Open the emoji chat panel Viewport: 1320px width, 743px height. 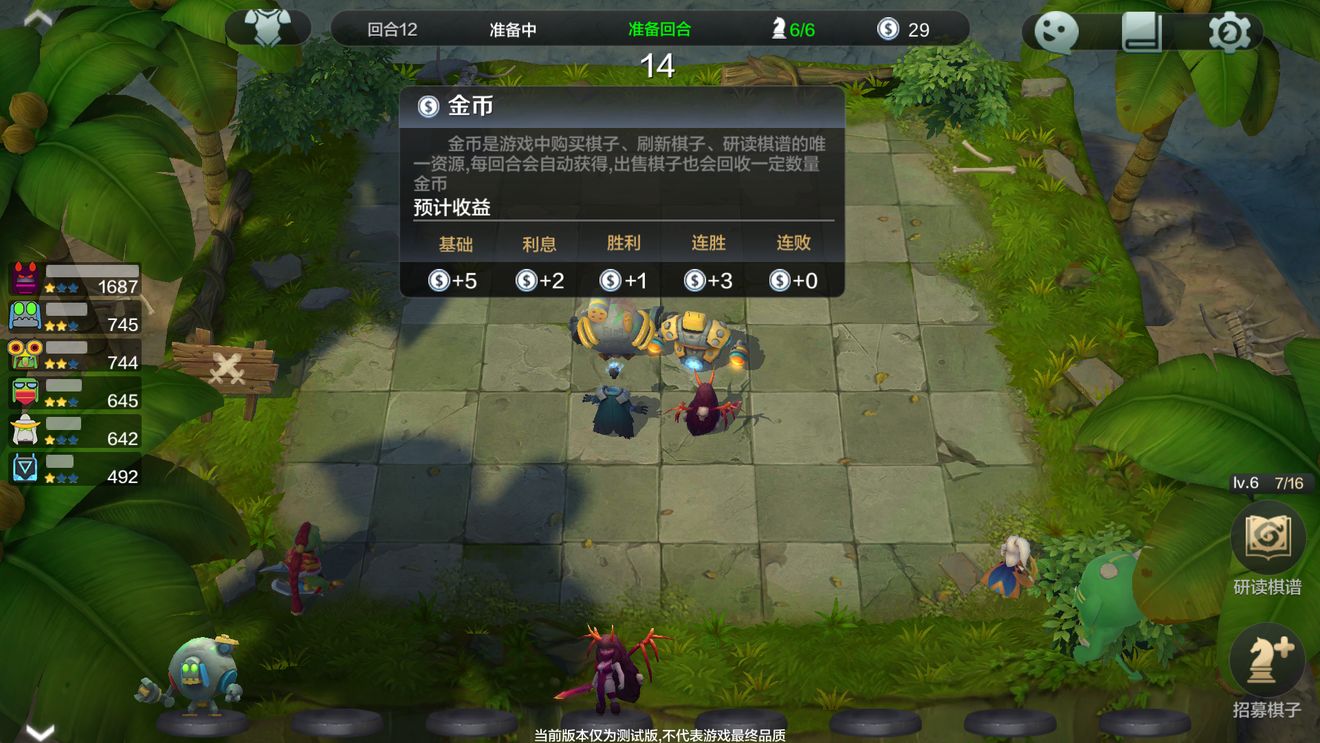[1057, 31]
